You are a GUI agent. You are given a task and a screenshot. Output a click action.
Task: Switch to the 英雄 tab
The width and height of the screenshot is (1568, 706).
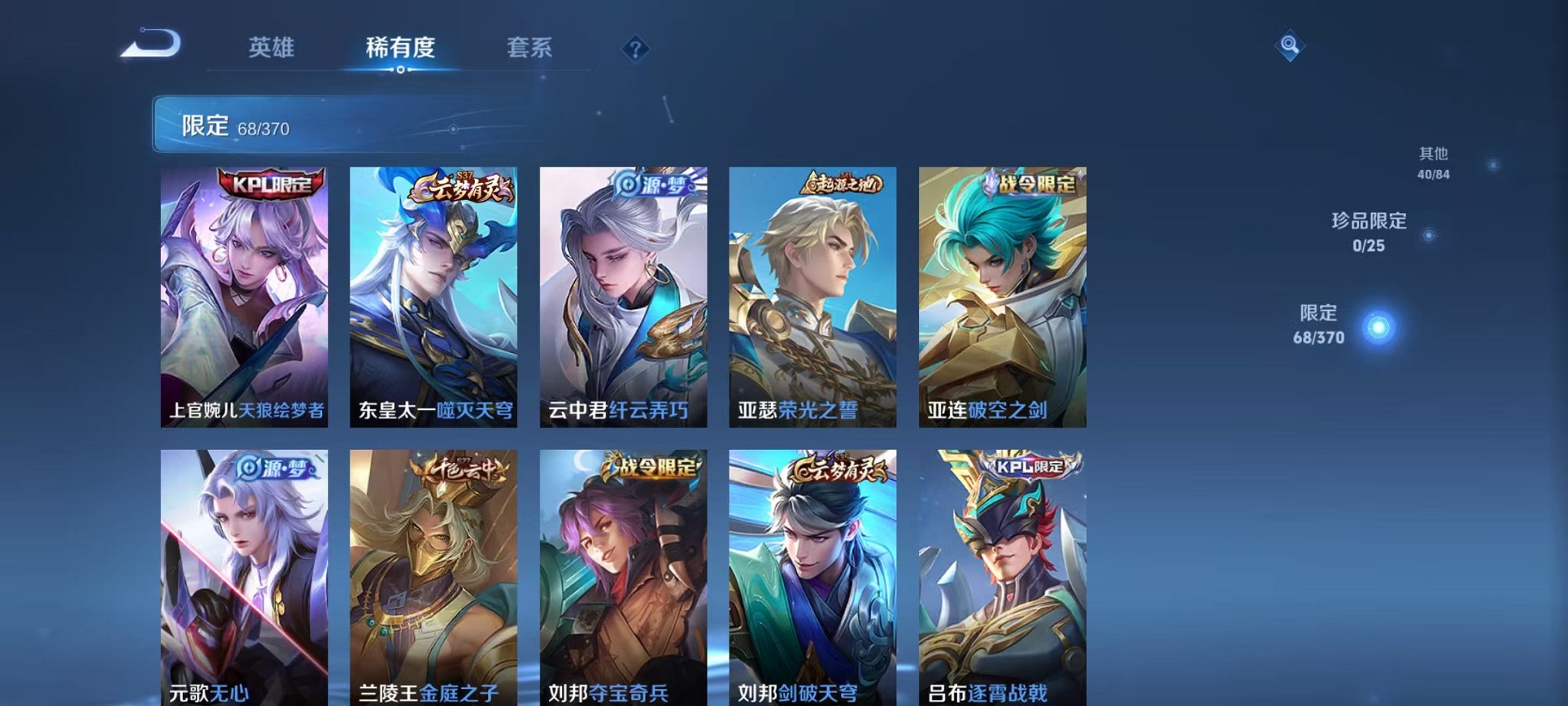tap(273, 46)
